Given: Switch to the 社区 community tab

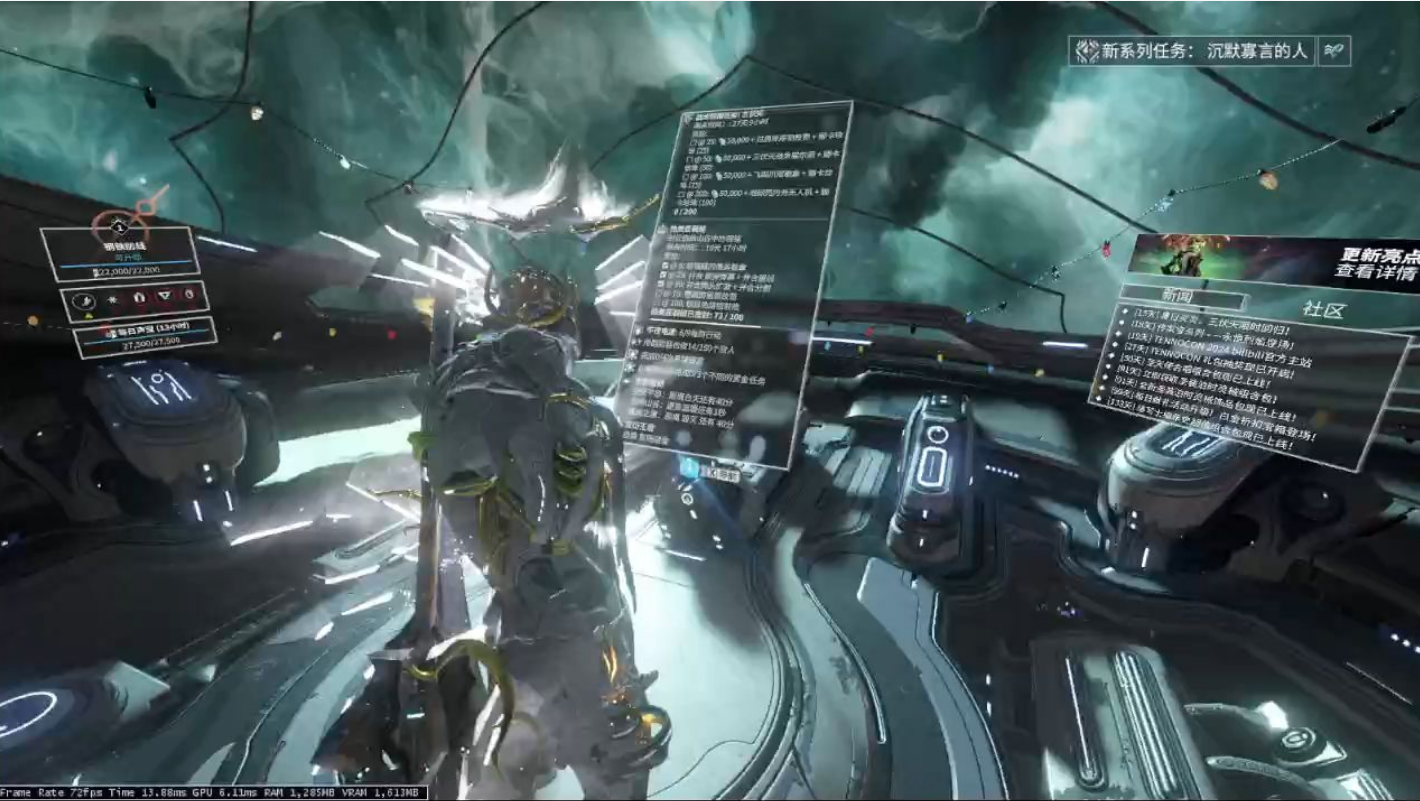Looking at the screenshot, I should pyautogui.click(x=1321, y=310).
